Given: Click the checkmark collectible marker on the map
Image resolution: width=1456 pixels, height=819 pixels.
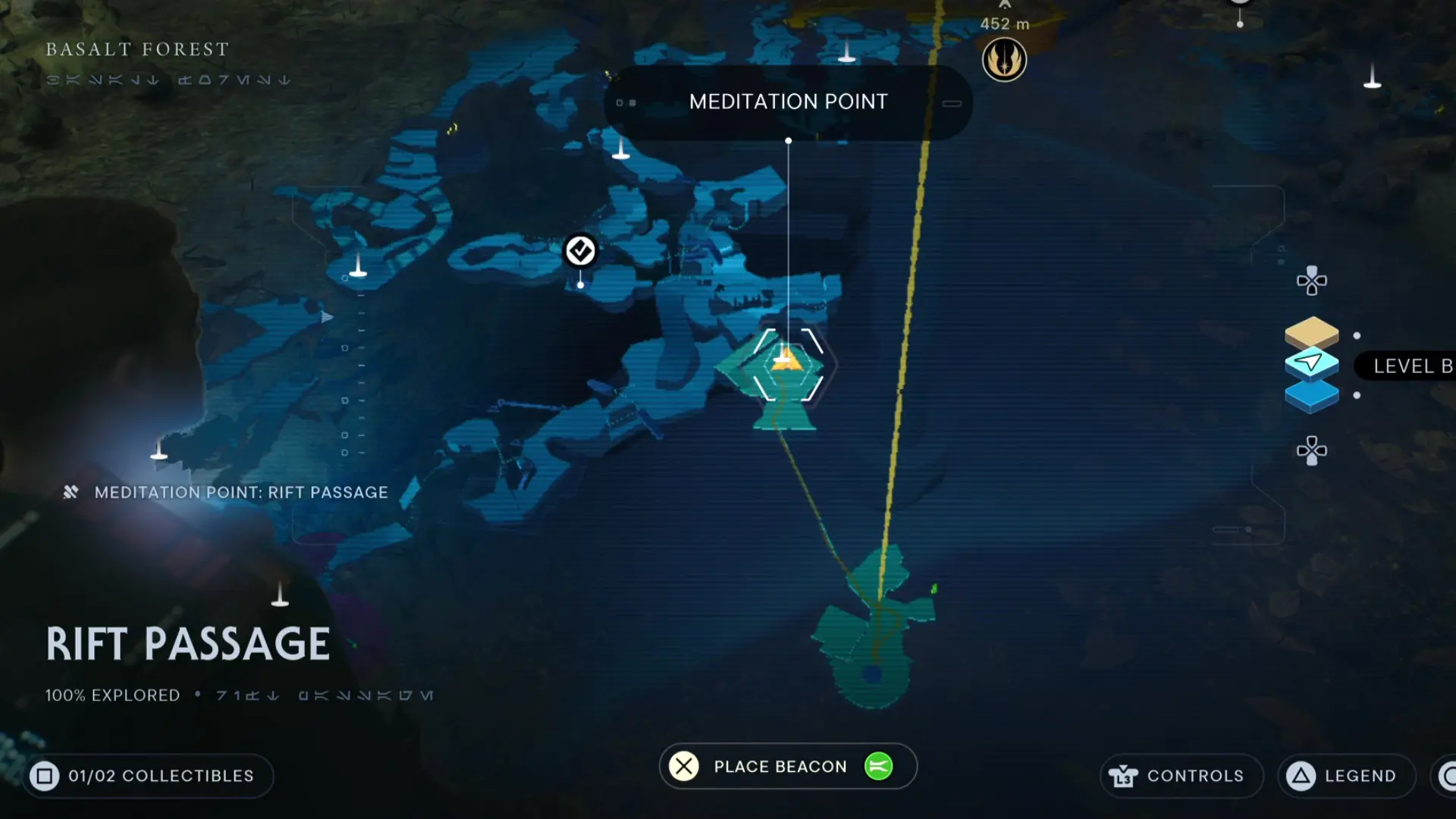Looking at the screenshot, I should [579, 249].
